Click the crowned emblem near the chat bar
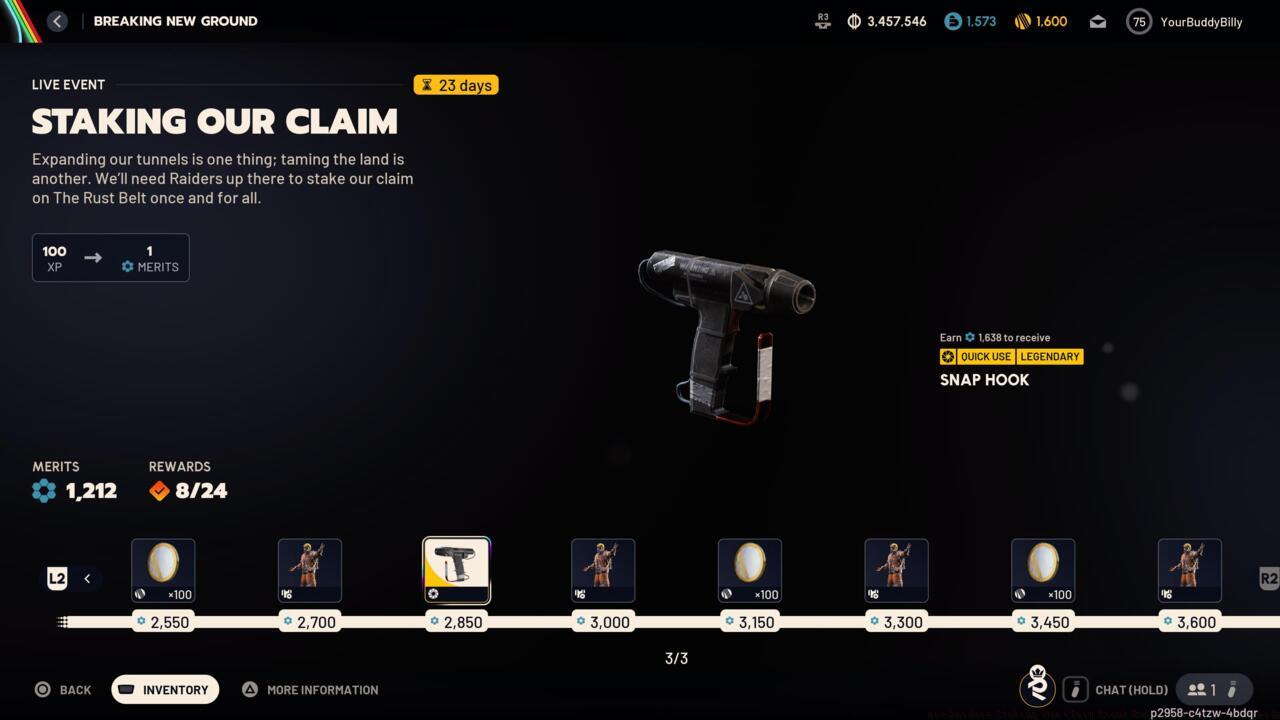The width and height of the screenshot is (1280, 720). coord(1037,688)
